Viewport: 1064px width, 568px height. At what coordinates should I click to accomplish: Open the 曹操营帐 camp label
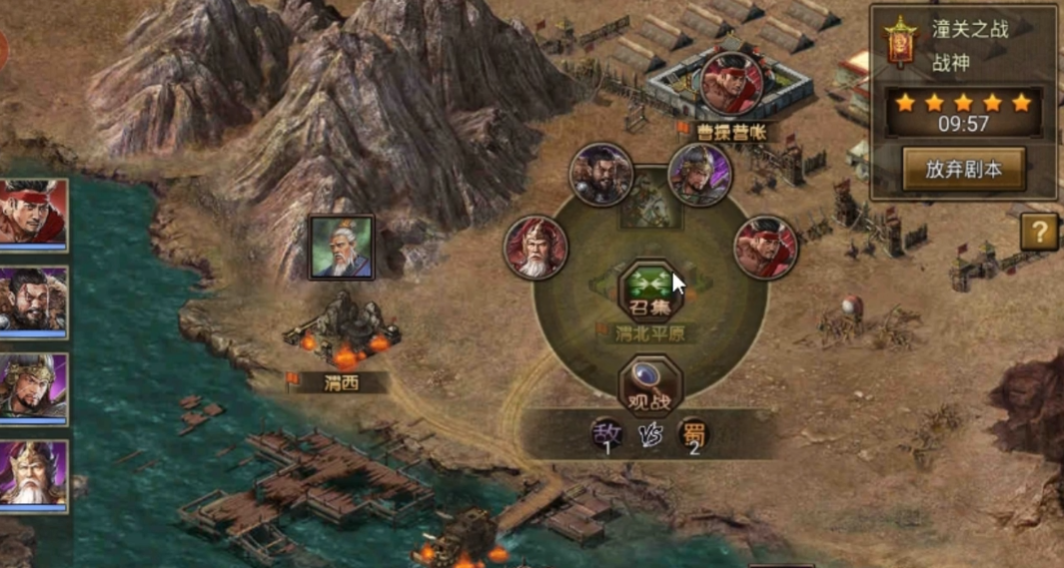[731, 132]
